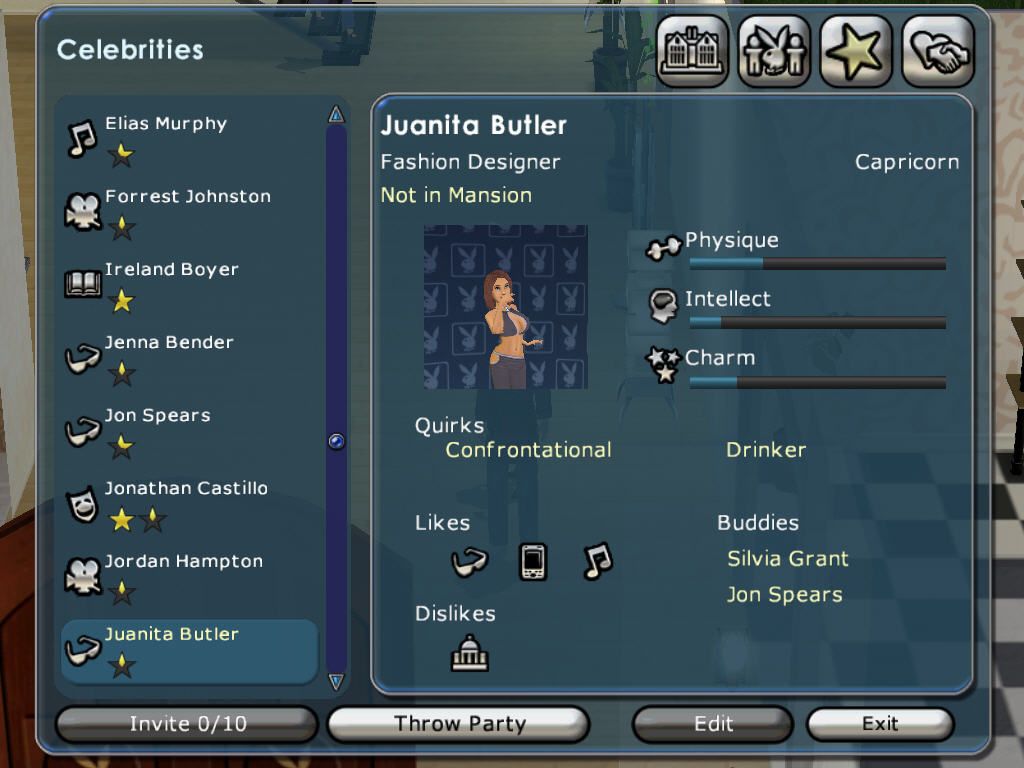1024x768 pixels.
Task: Click the list's scroll down arrow
Action: [x=336, y=682]
